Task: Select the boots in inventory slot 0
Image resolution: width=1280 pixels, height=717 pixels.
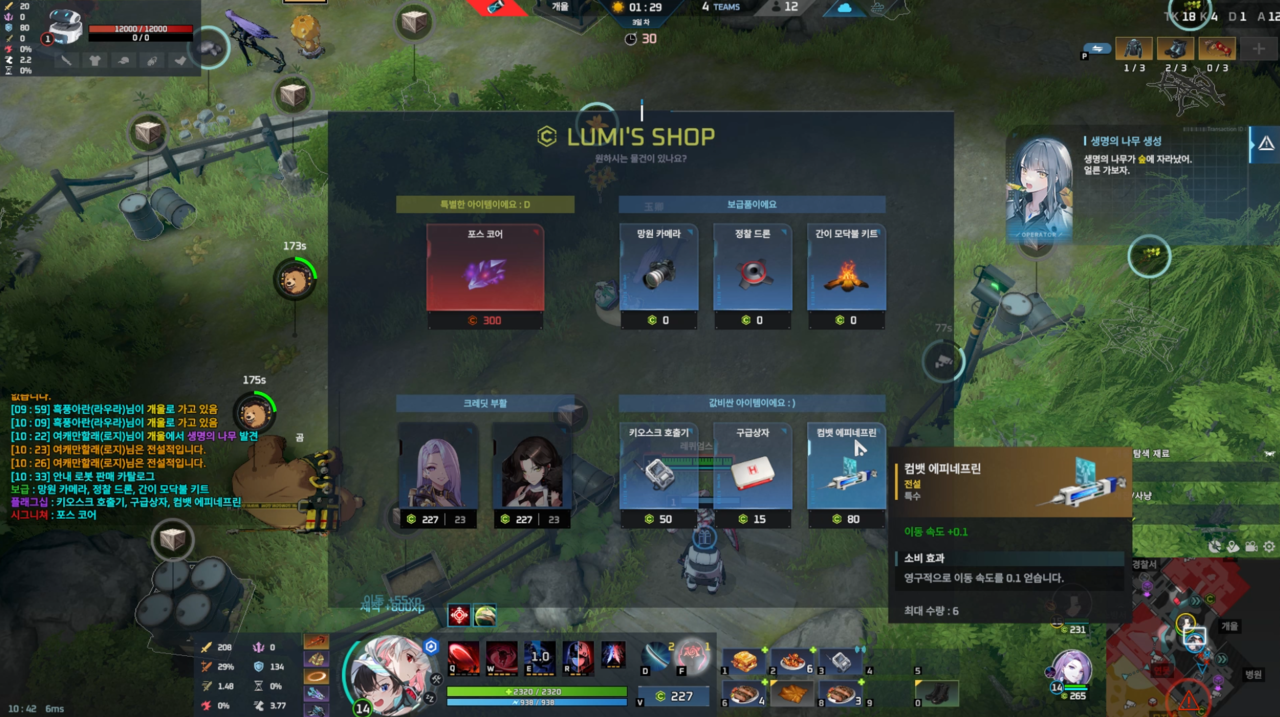Action: 938,693
